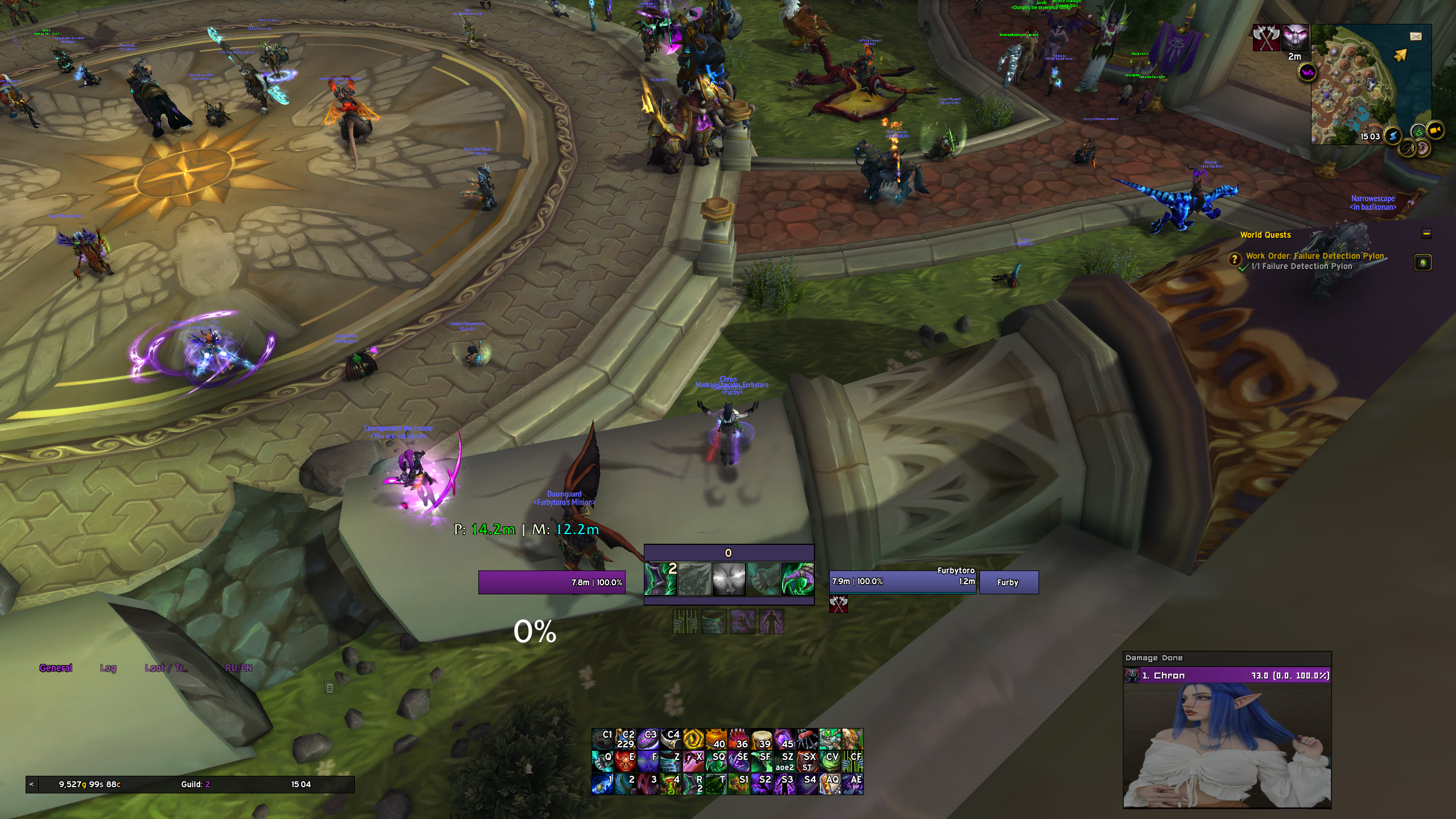Image resolution: width=1456 pixels, height=819 pixels.
Task: Switch to the General chat tab
Action: pos(56,668)
